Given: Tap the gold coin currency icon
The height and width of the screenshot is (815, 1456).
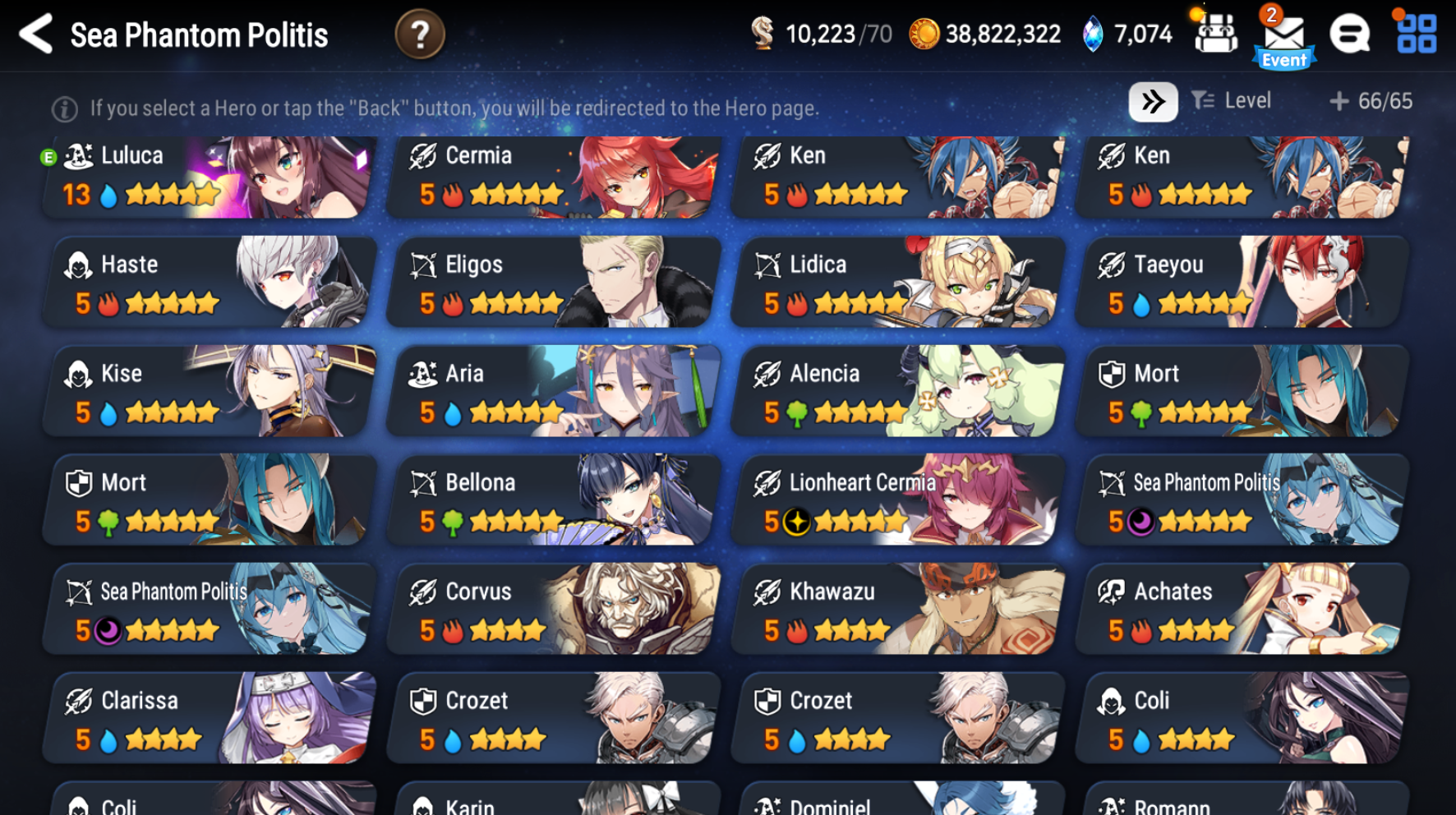Looking at the screenshot, I should click(x=924, y=34).
